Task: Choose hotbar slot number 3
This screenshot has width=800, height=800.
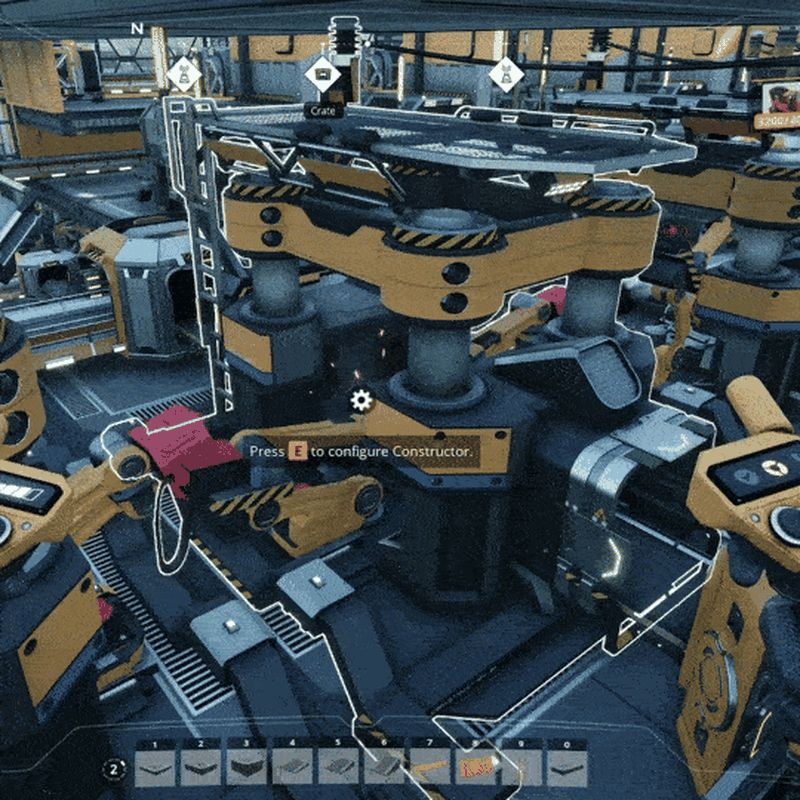Action: 247,767
